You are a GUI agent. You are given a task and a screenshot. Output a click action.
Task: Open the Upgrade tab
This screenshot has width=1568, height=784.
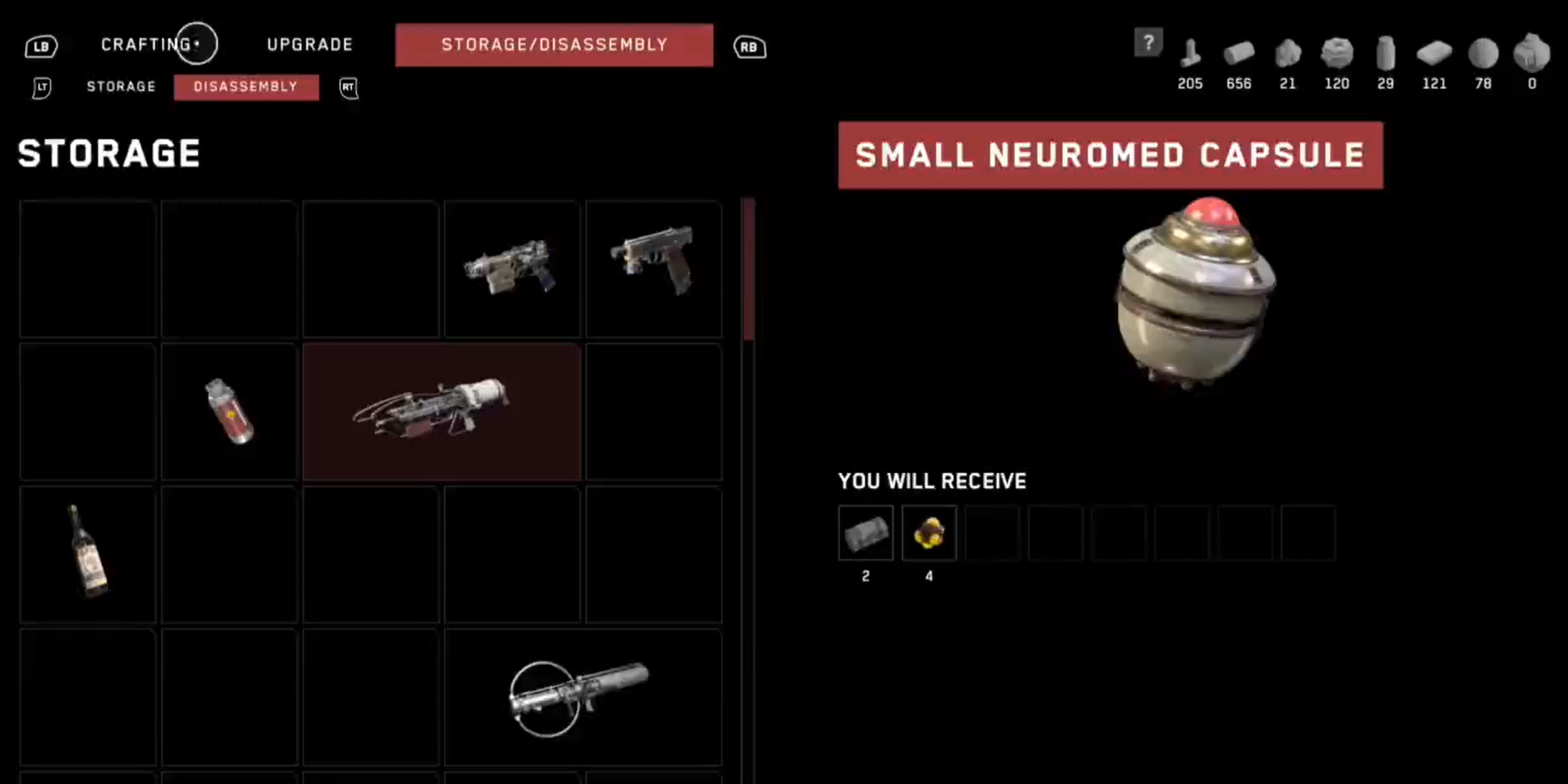pyautogui.click(x=310, y=45)
